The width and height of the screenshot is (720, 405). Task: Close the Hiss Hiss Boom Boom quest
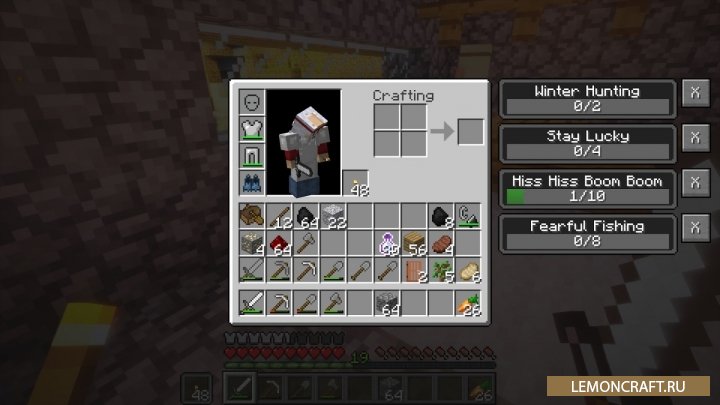[694, 184]
